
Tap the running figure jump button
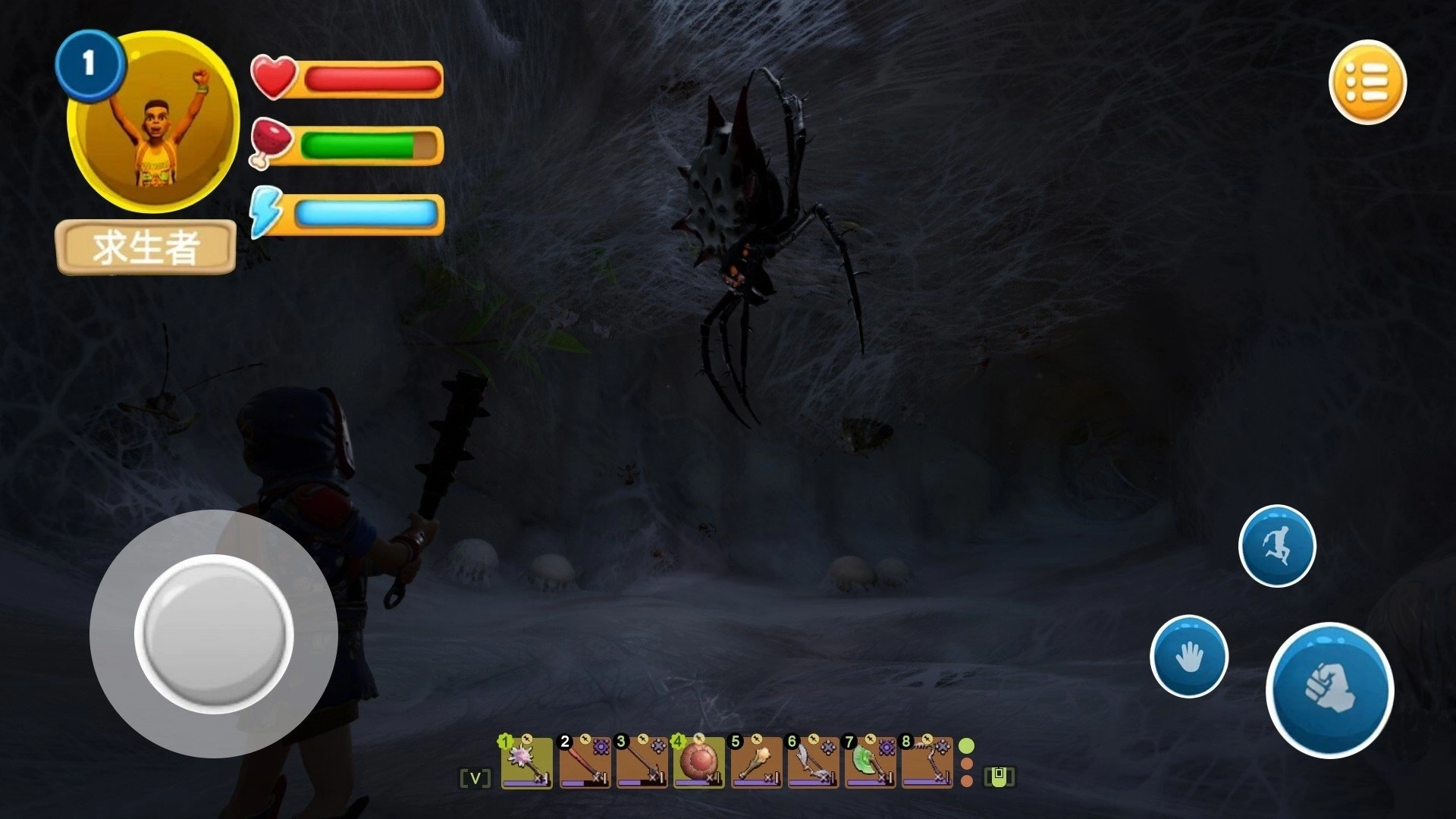pyautogui.click(x=1277, y=546)
